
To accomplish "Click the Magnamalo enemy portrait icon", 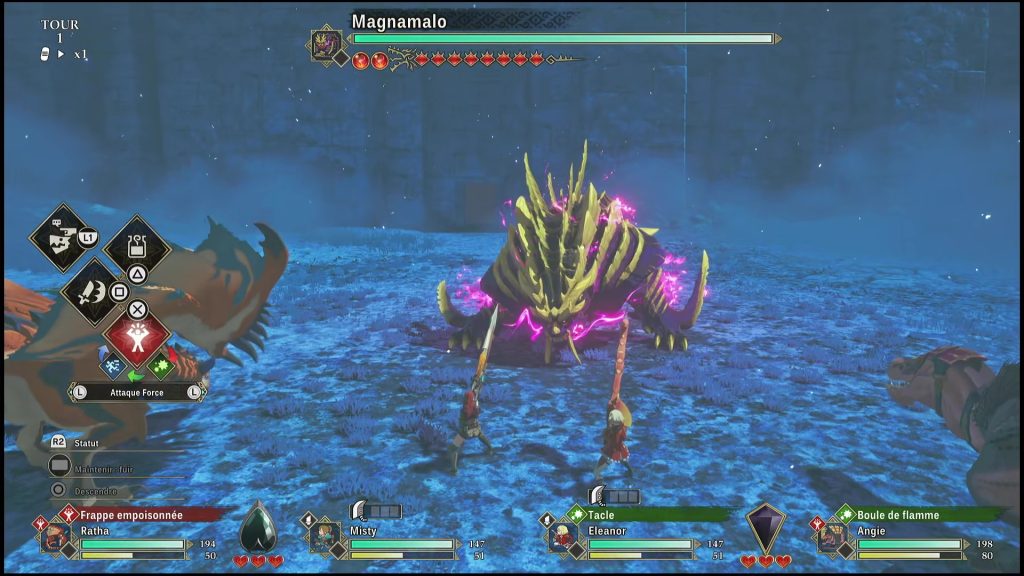I will click(x=326, y=44).
